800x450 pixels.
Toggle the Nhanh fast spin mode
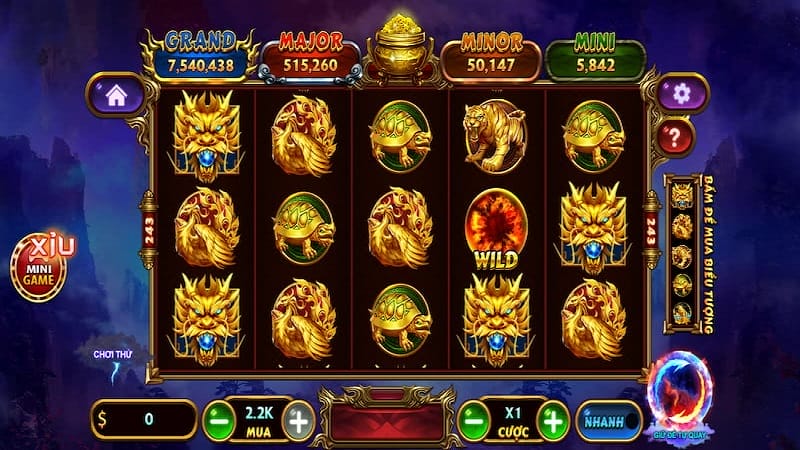tap(611, 420)
